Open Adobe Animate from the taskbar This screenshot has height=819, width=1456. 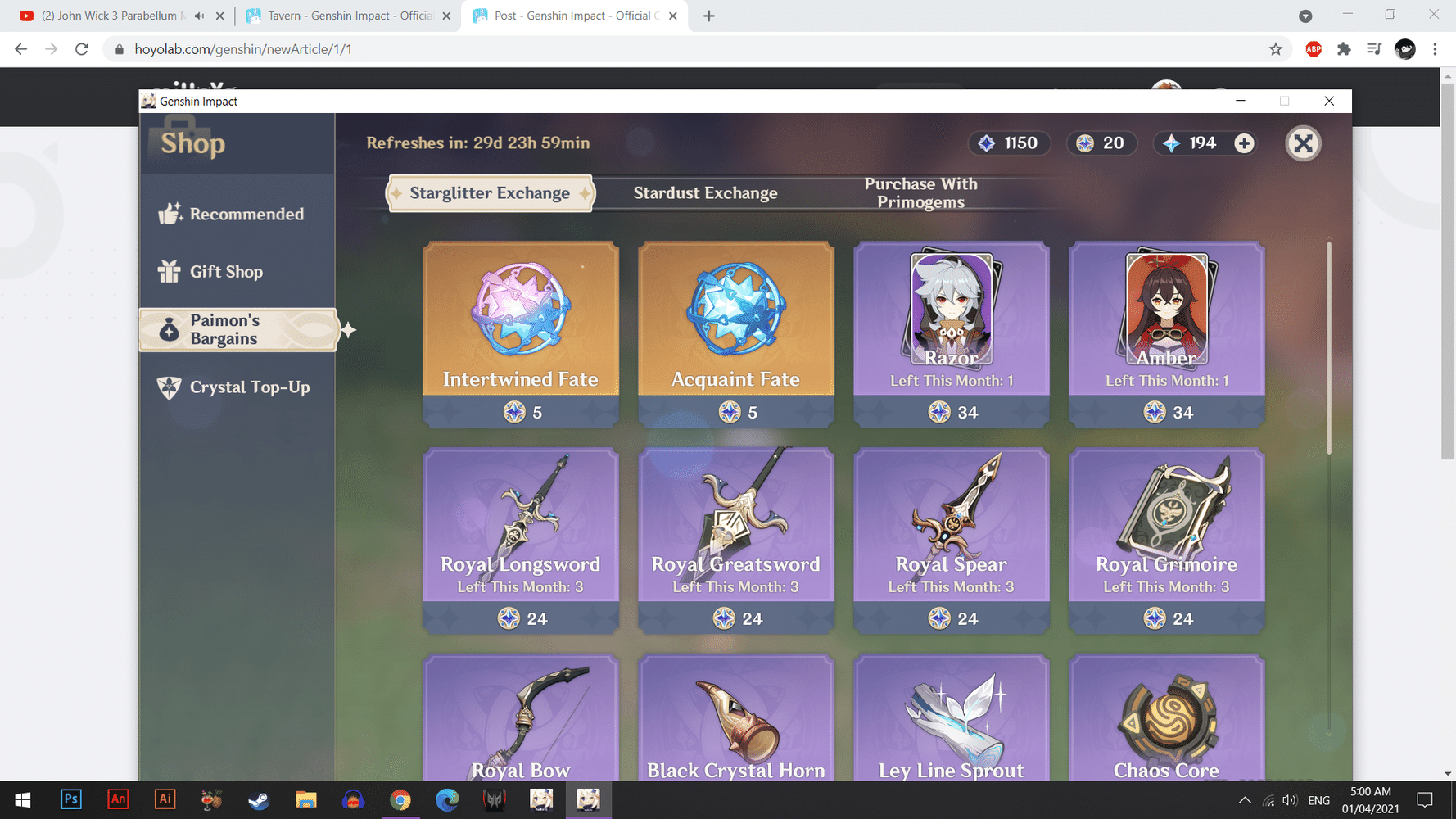[118, 799]
